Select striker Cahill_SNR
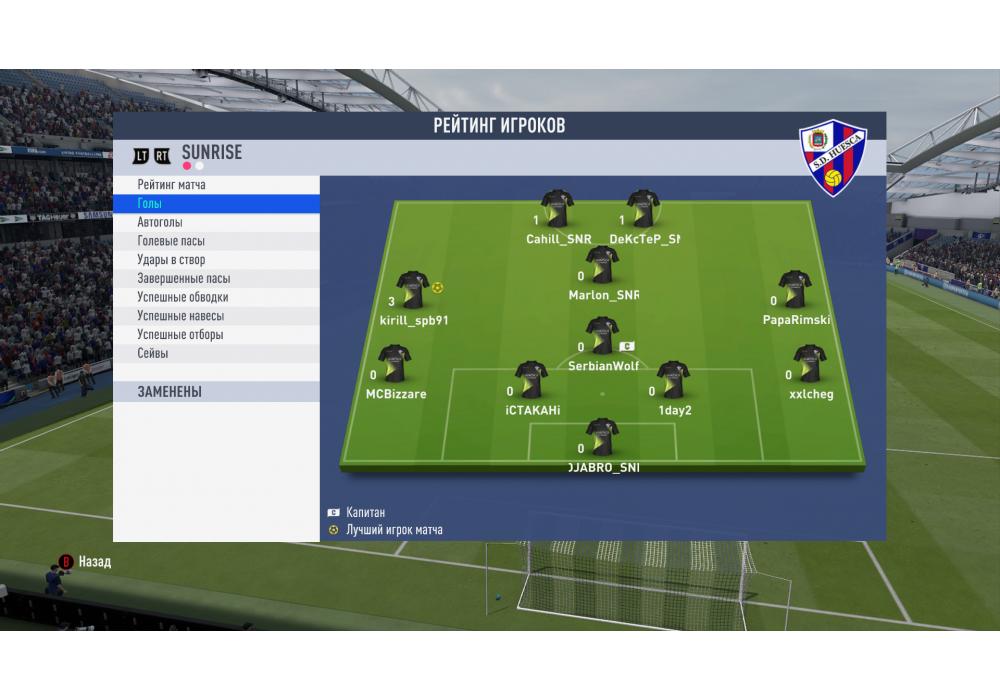 coord(557,209)
